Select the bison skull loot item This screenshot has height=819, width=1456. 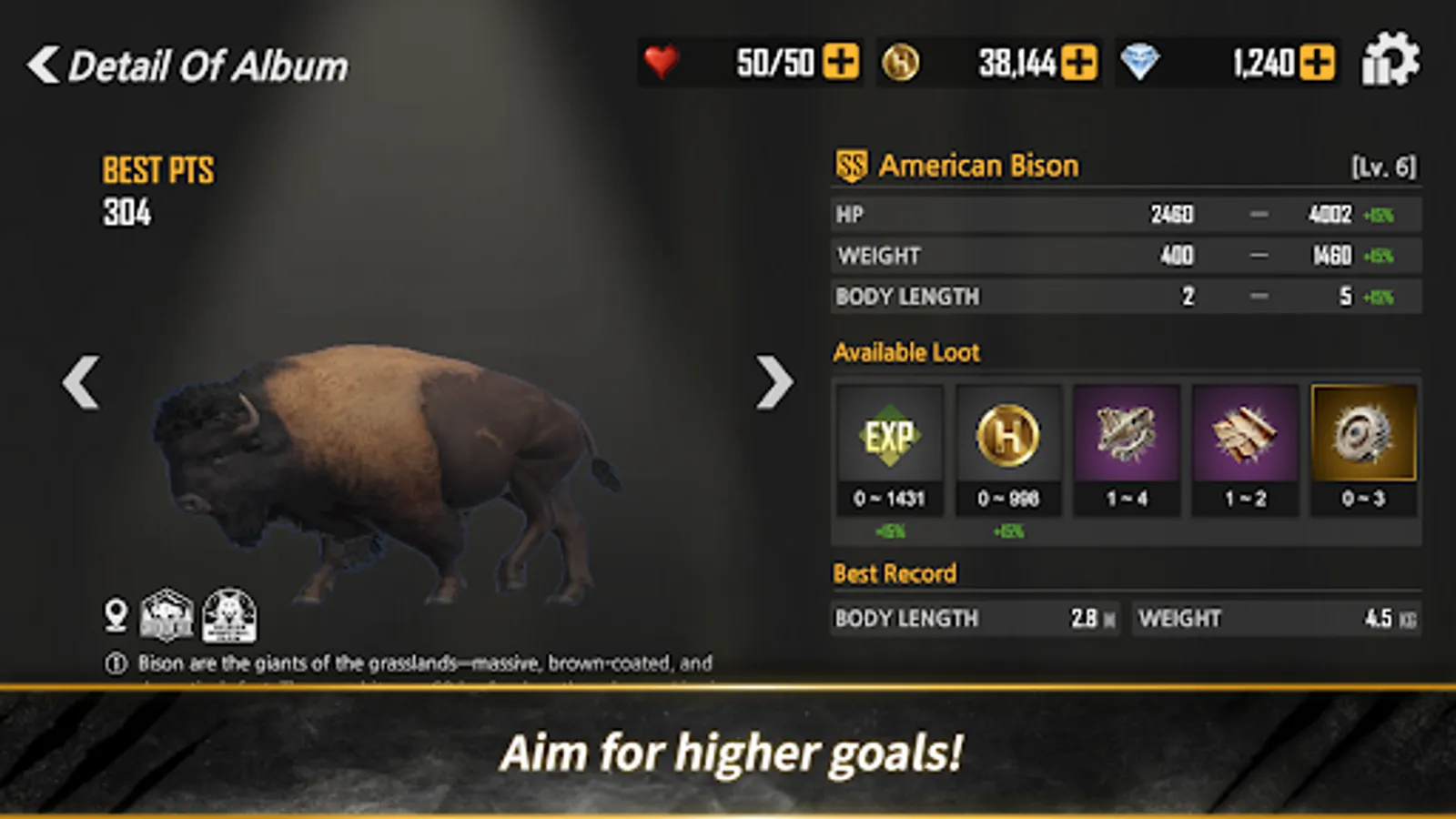[1127, 435]
